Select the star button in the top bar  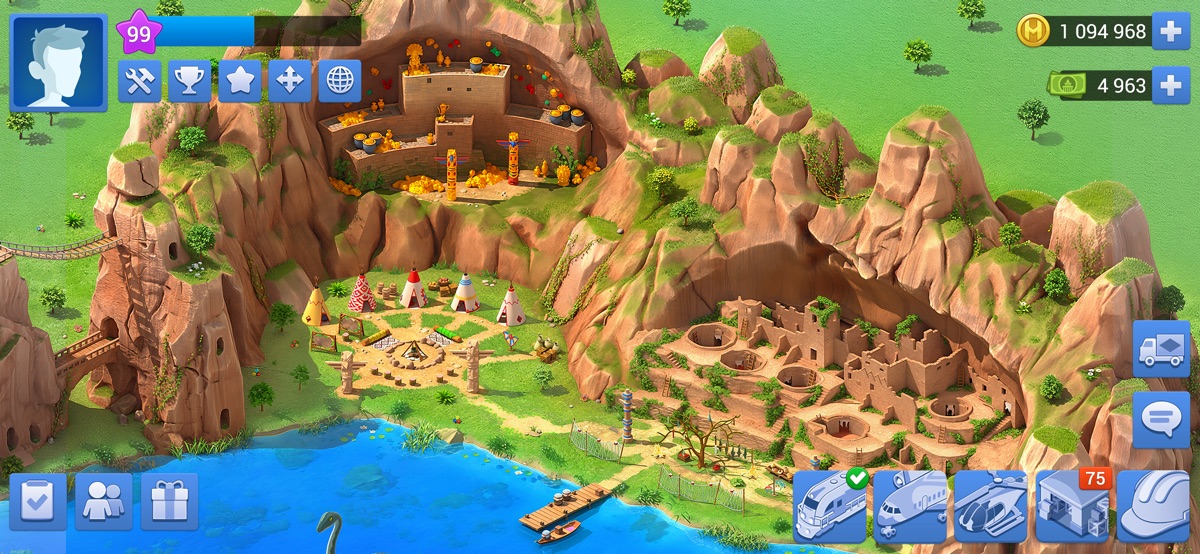click(x=239, y=81)
